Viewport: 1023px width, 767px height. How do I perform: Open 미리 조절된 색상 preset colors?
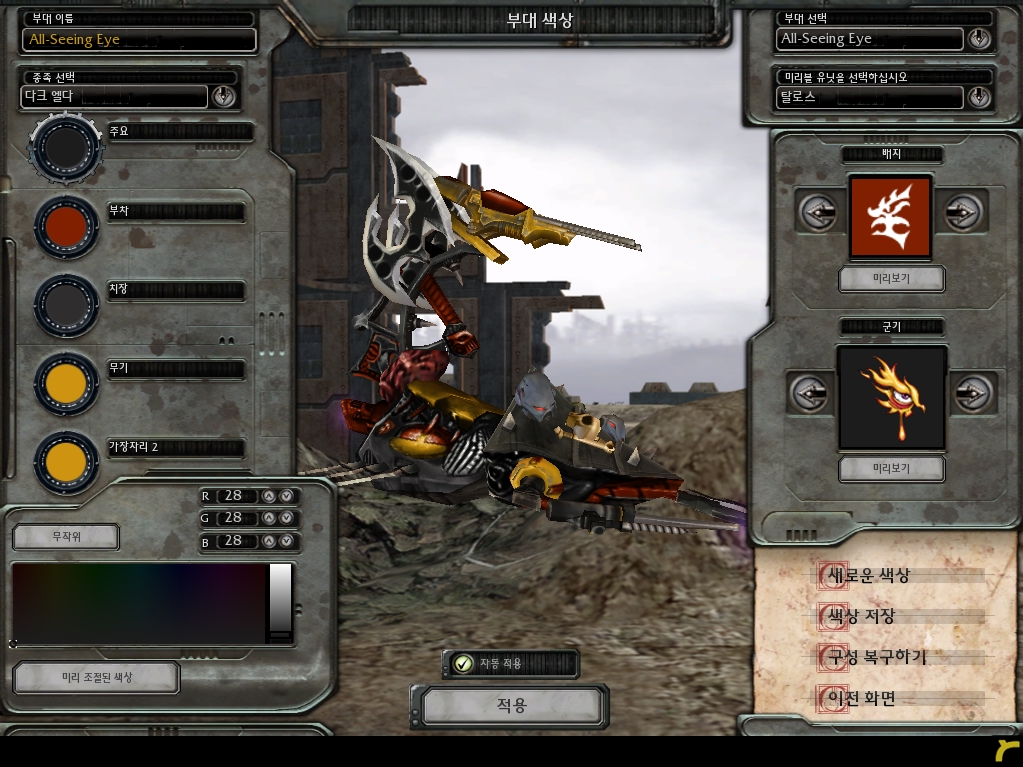(x=96, y=677)
